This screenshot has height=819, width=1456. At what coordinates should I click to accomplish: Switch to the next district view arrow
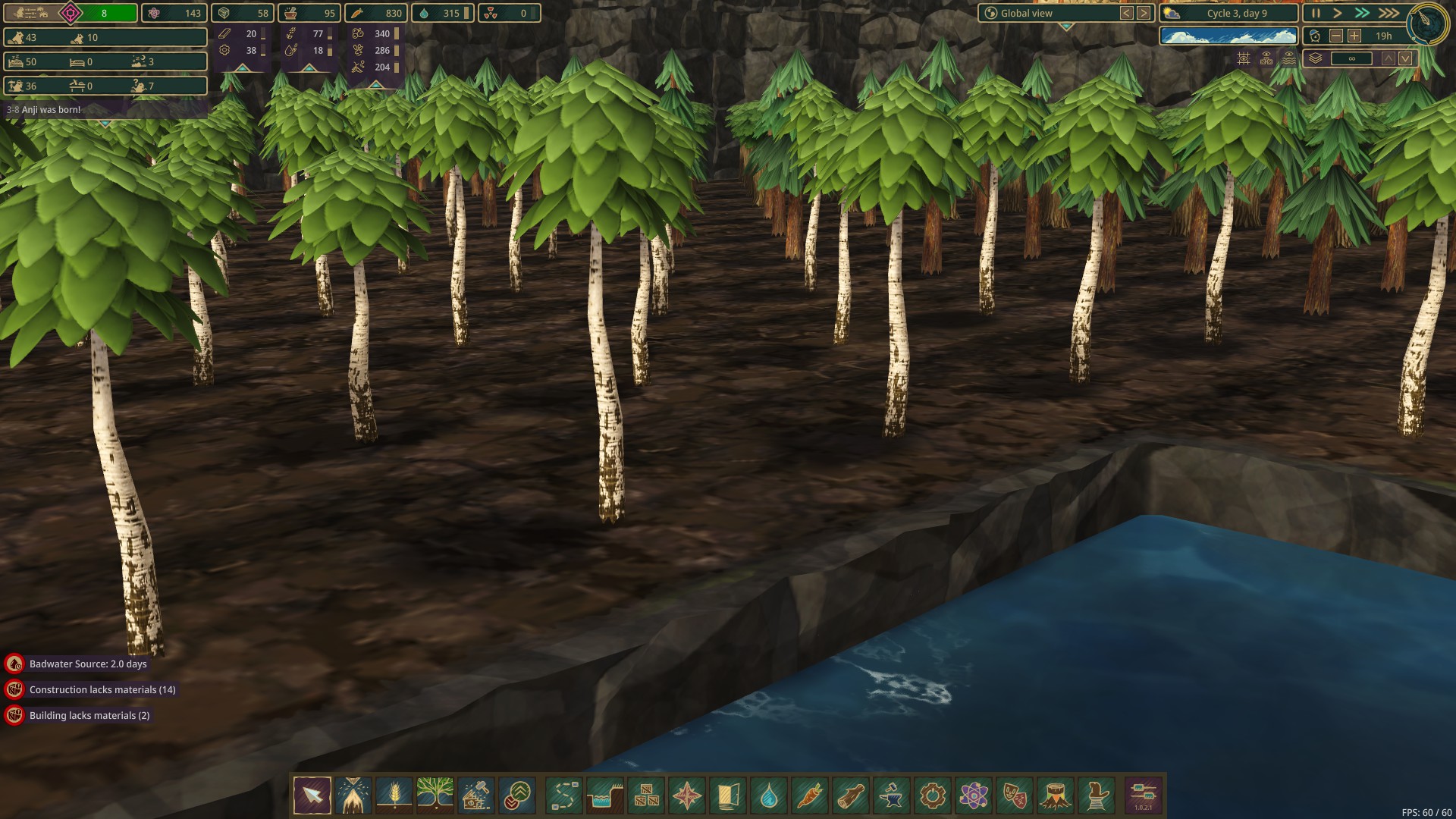pyautogui.click(x=1144, y=13)
